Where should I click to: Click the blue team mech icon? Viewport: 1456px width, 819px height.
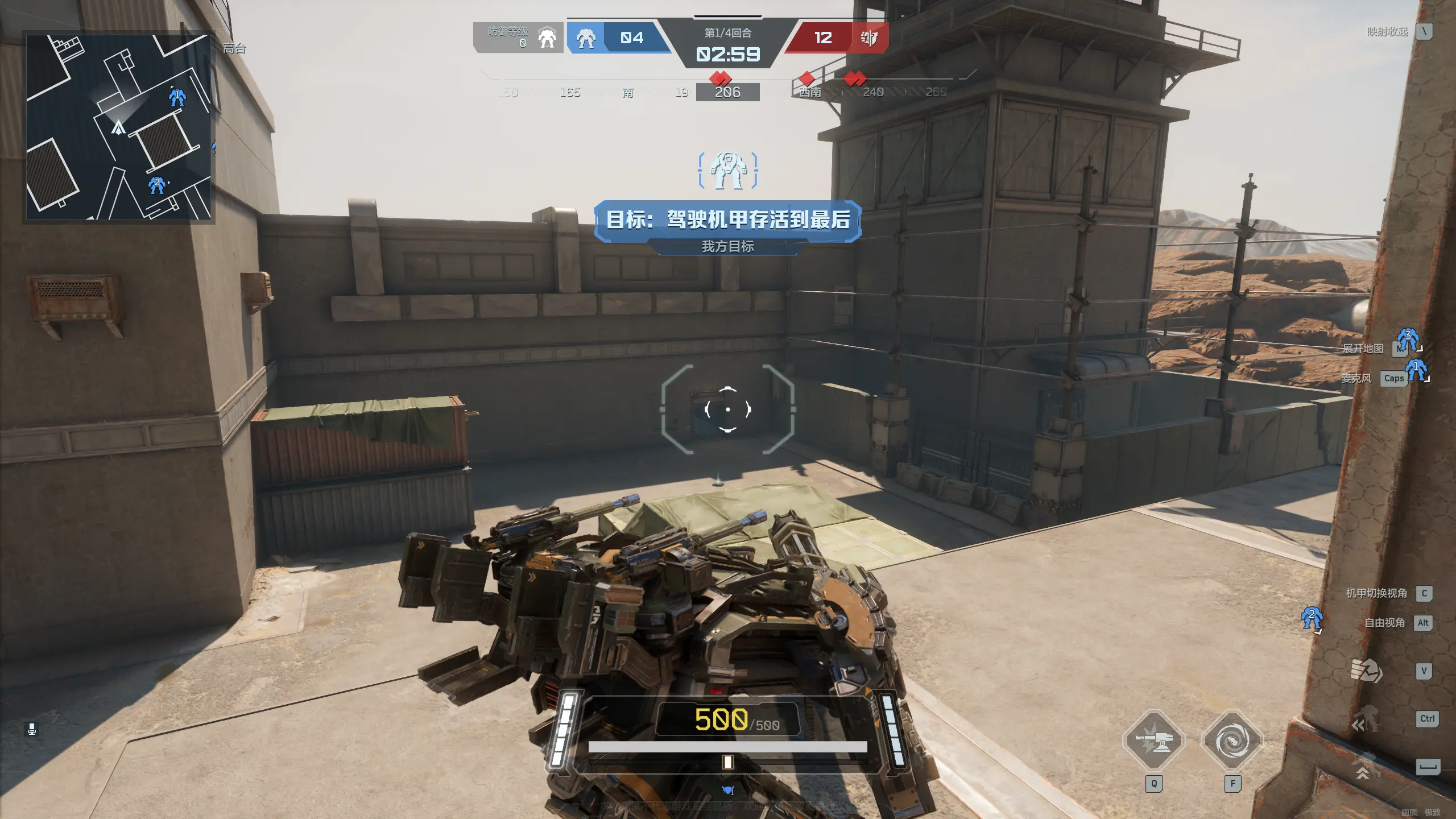click(586, 38)
